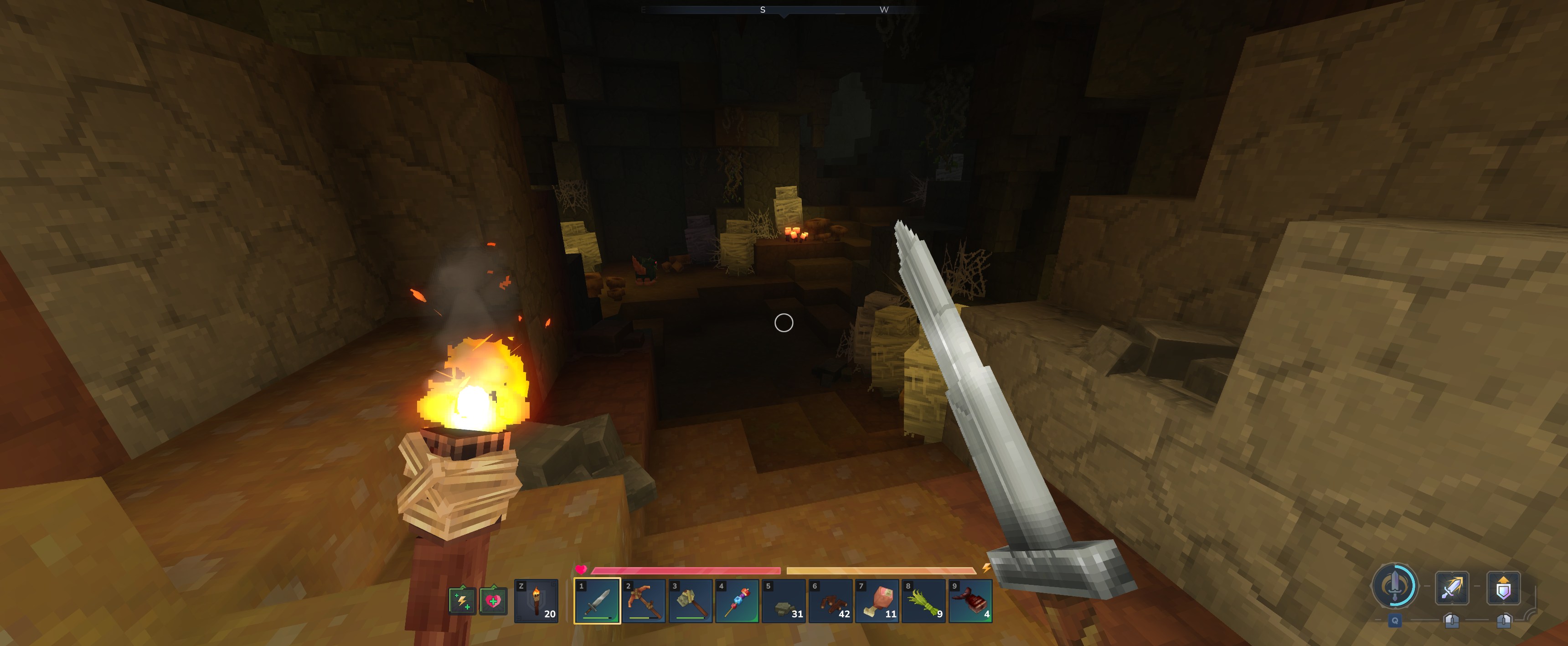1568x646 pixels.
Task: Select the green plant fiber bundle
Action: pyautogui.click(x=924, y=600)
